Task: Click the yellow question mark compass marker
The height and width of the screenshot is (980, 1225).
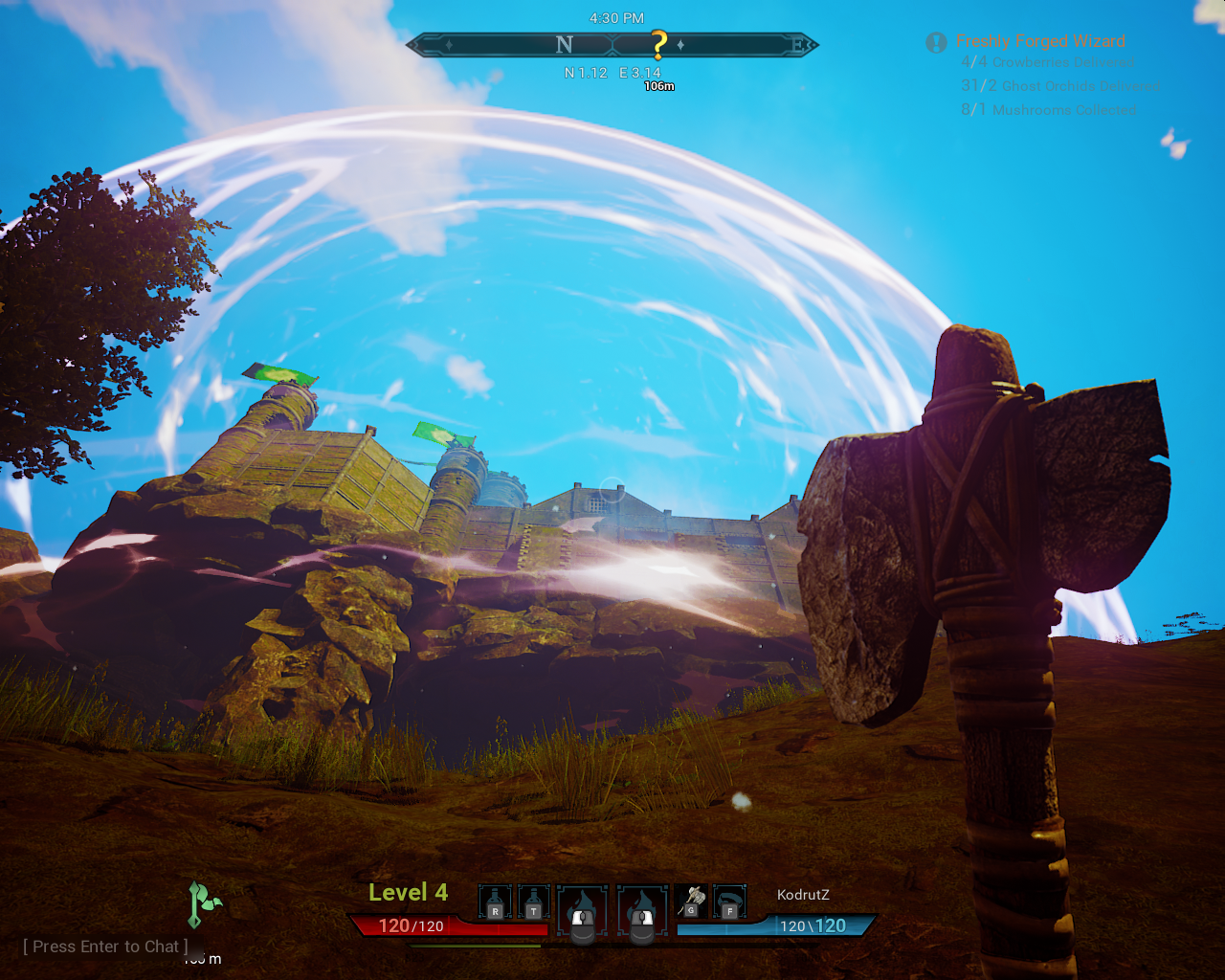Action: pyautogui.click(x=658, y=44)
